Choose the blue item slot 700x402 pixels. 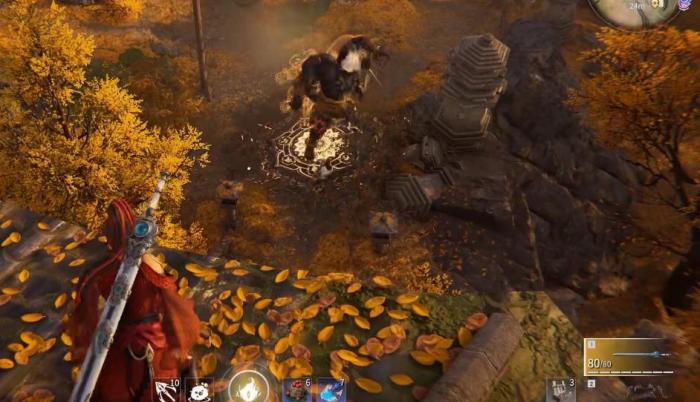(331, 390)
